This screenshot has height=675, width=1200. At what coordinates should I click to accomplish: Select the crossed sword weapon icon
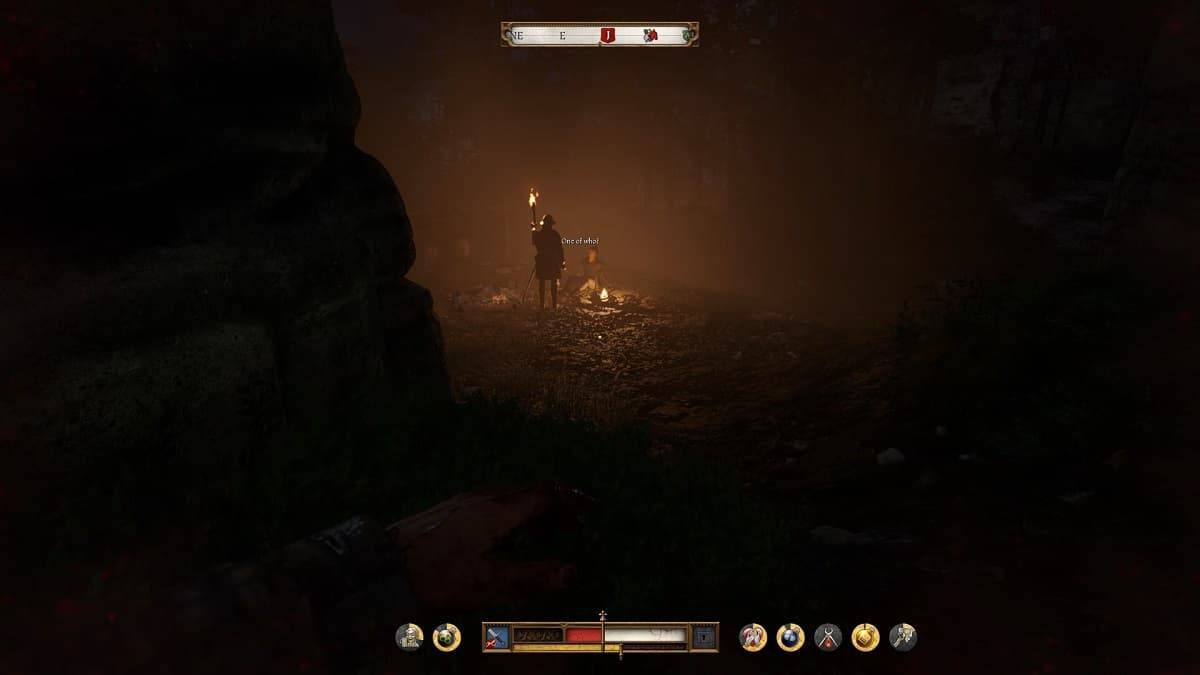(497, 635)
